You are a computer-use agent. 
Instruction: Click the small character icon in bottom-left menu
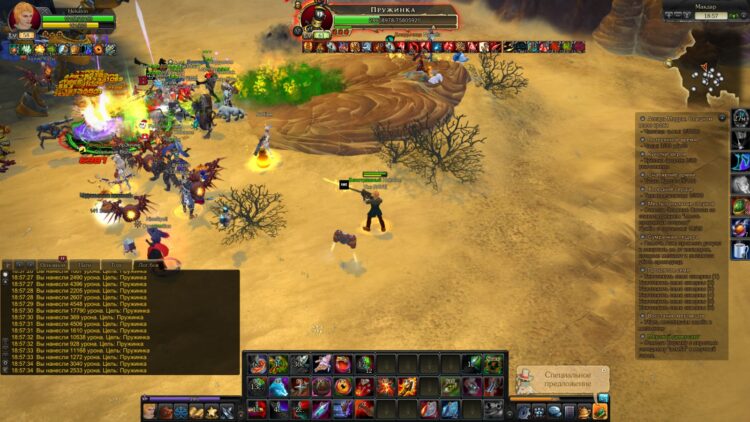click(x=149, y=410)
